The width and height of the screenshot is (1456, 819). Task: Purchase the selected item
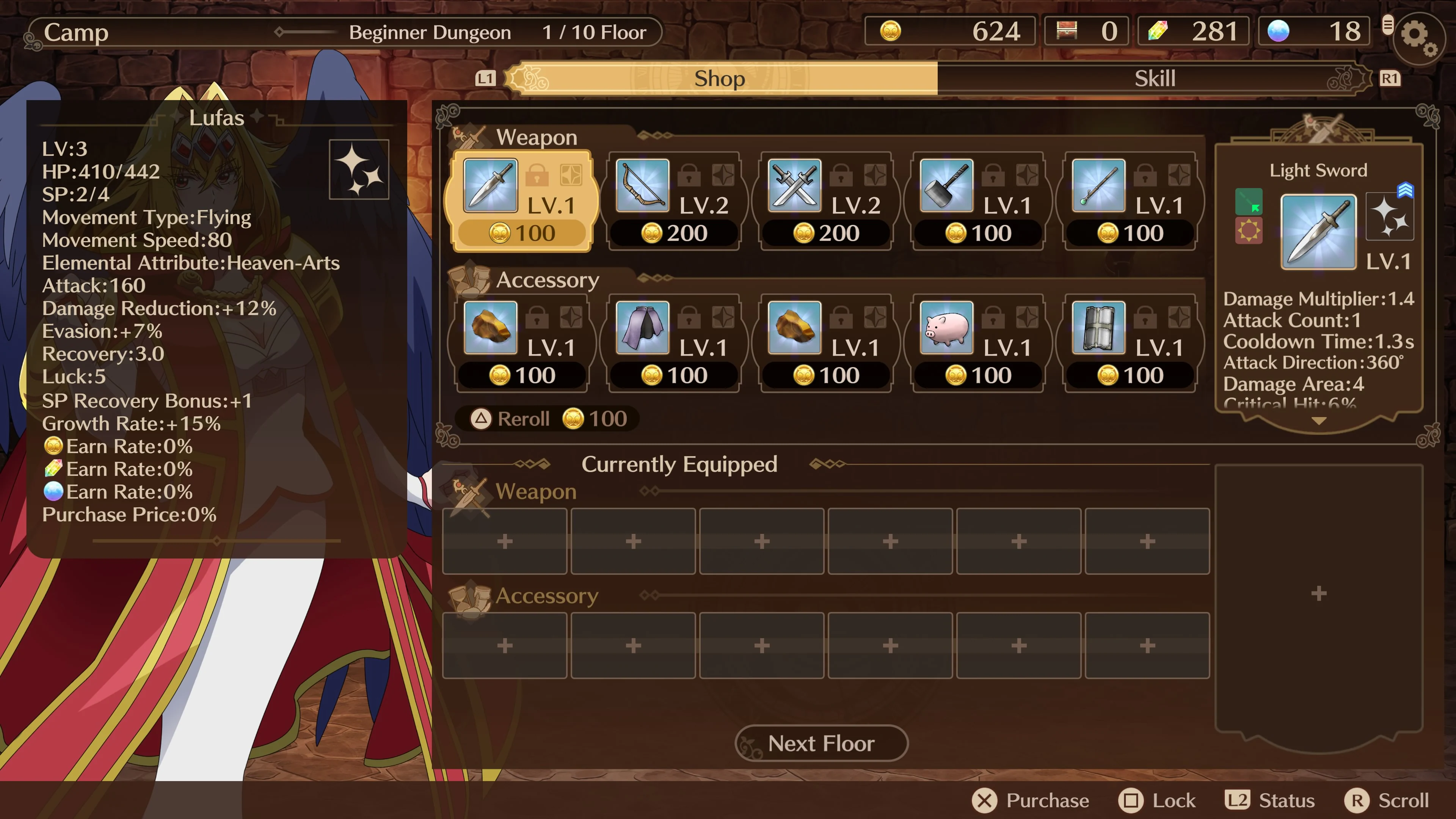coord(1031,800)
